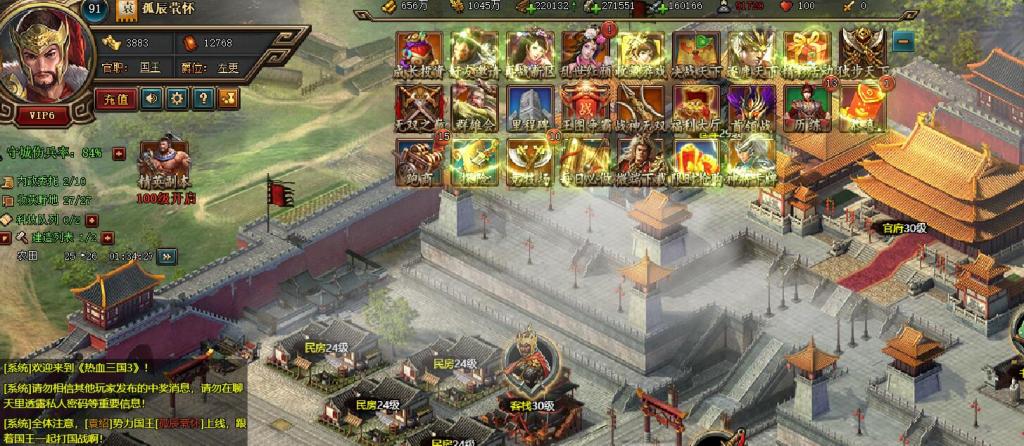Open settings with the gear button

coord(177,98)
